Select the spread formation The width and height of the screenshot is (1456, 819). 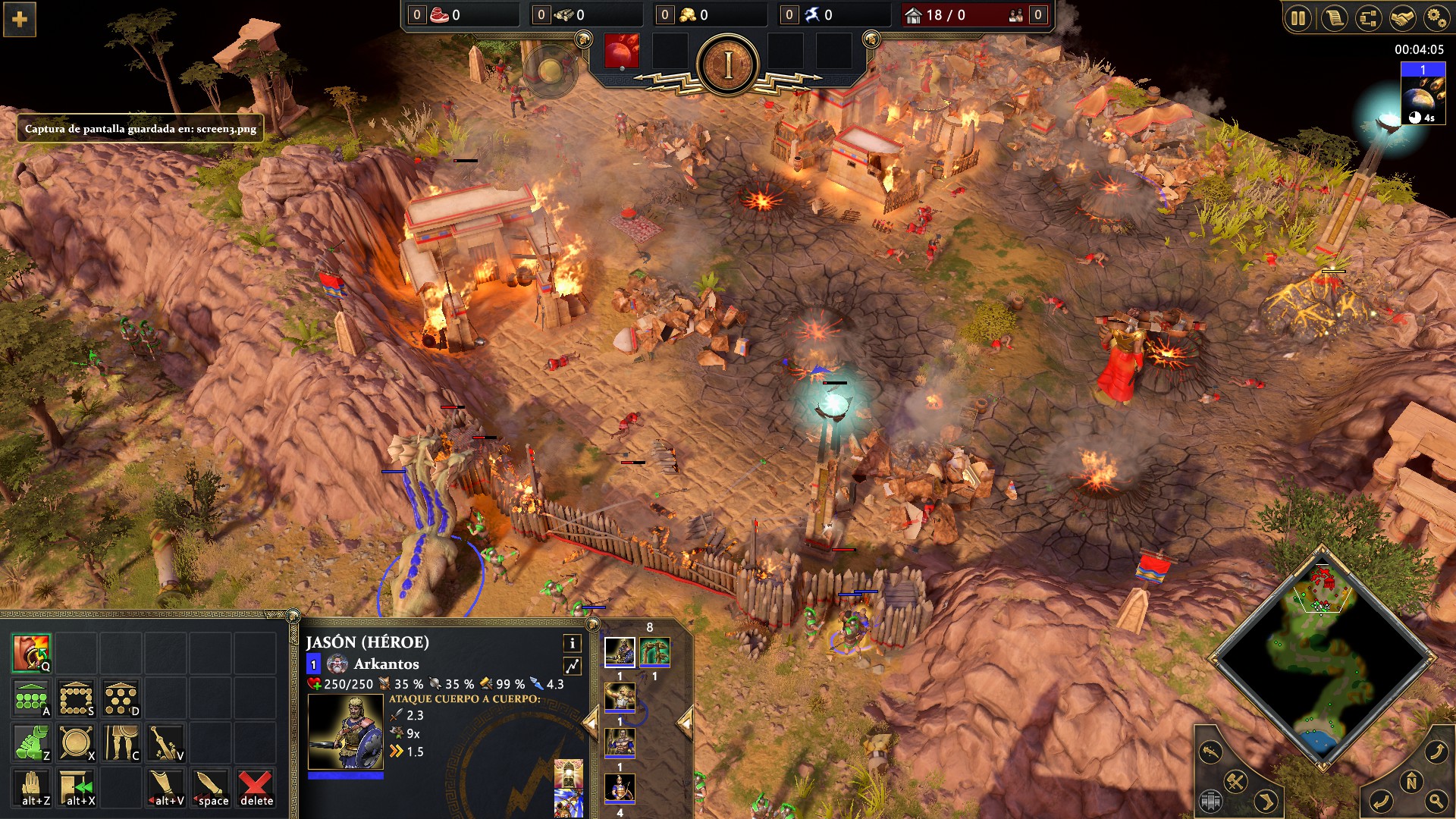tap(121, 698)
